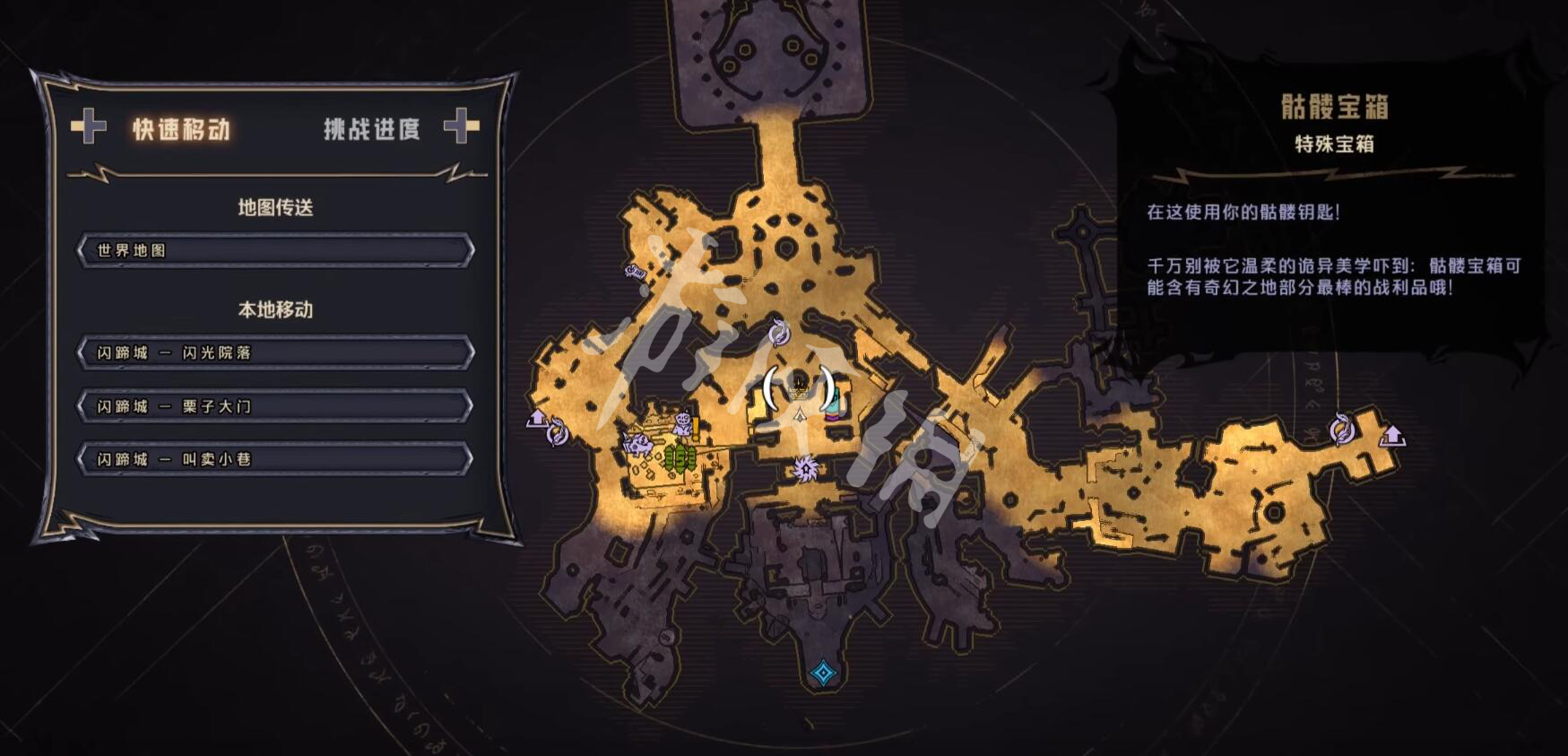Switch to the 快速移动 tab
Viewport: 1568px width, 756px height.
pyautogui.click(x=181, y=129)
